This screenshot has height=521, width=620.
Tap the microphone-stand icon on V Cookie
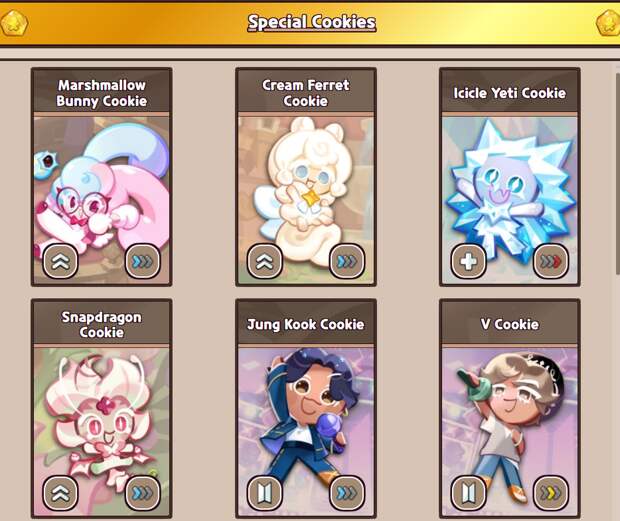(468, 493)
